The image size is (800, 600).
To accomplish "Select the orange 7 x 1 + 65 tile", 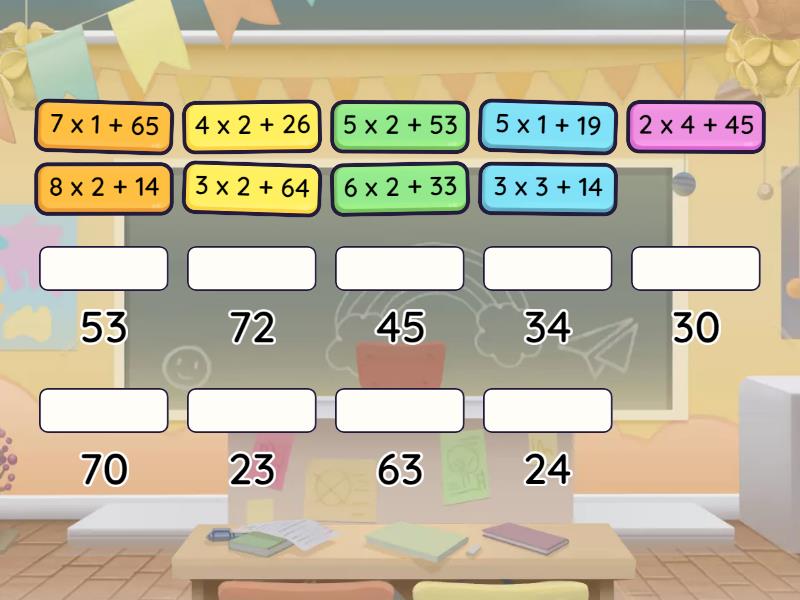I will (x=104, y=126).
